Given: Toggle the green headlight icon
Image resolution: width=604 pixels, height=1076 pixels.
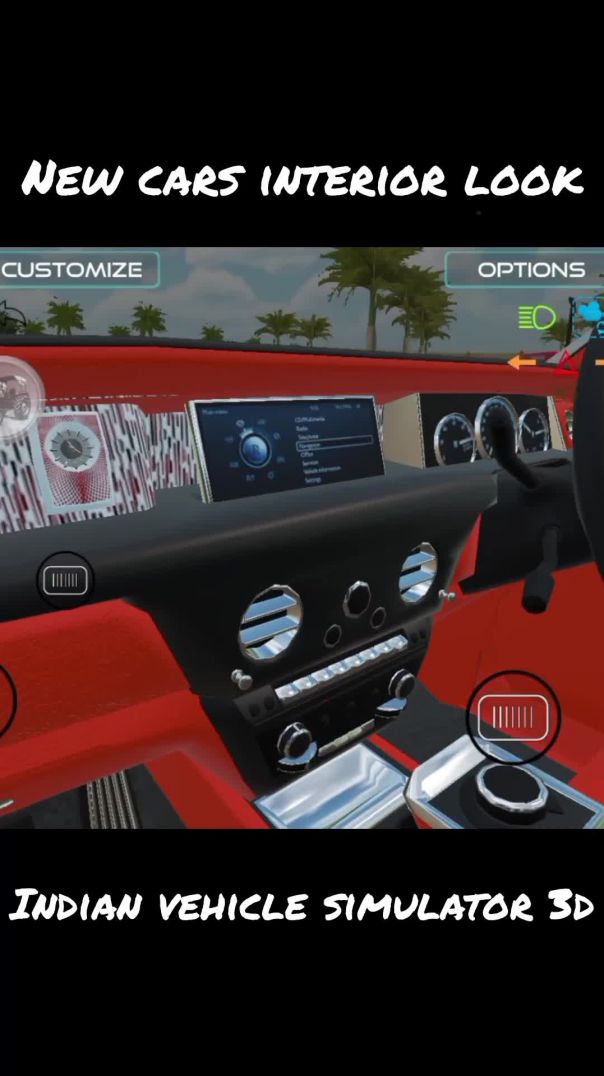Looking at the screenshot, I should [x=537, y=318].
